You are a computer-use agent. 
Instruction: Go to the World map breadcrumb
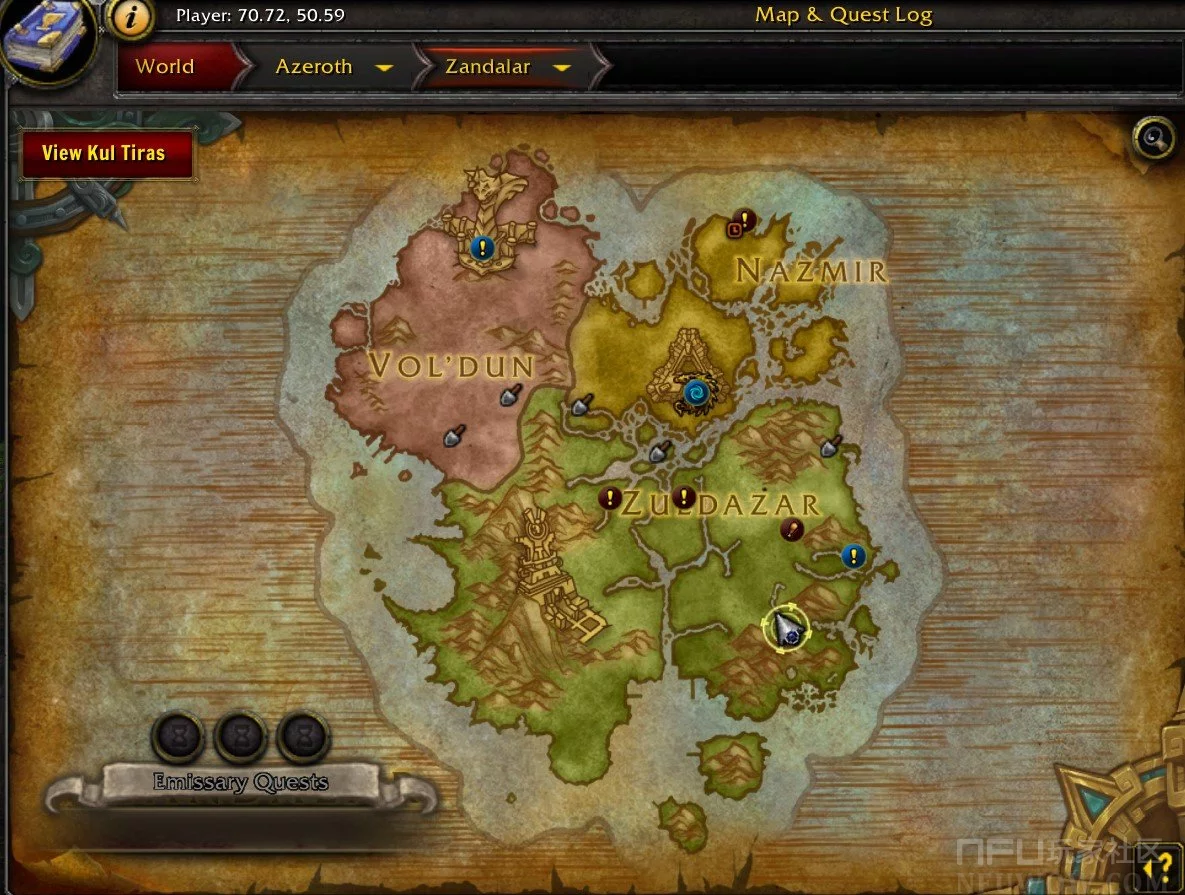[x=165, y=67]
